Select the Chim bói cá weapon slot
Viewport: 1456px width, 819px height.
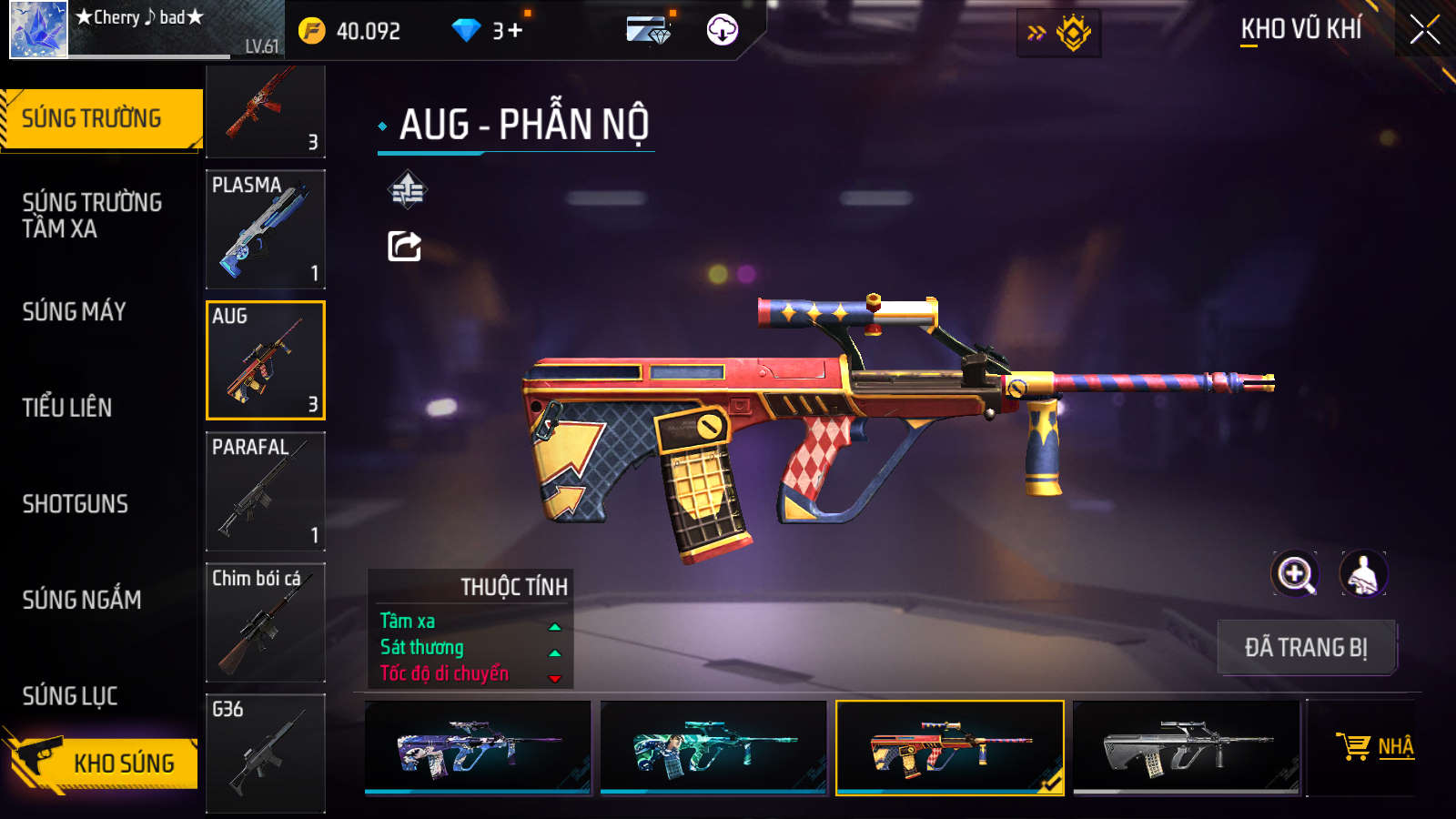pyautogui.click(x=266, y=622)
